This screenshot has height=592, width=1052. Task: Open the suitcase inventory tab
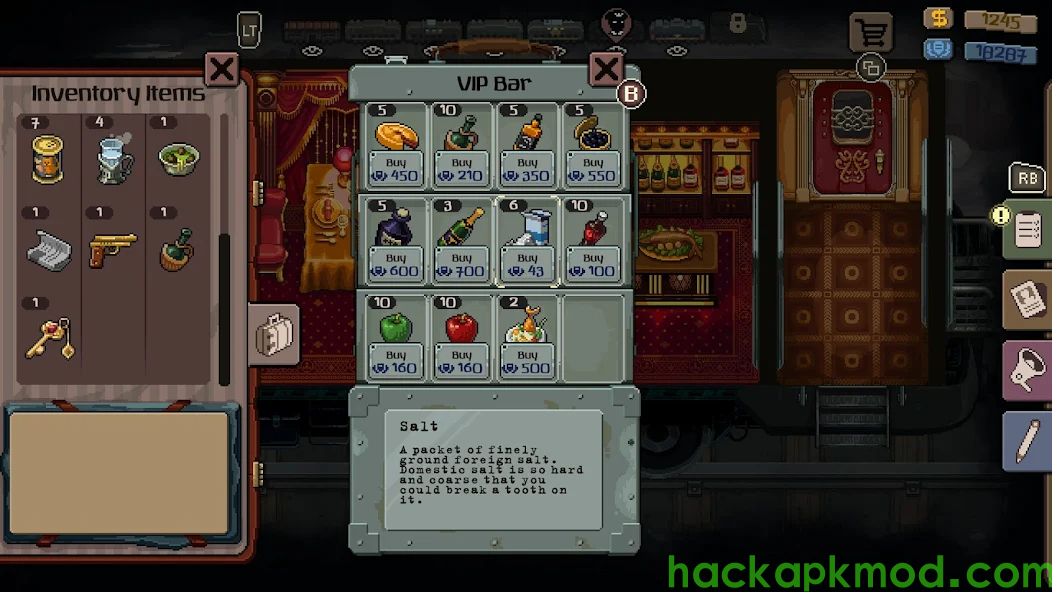[x=273, y=335]
